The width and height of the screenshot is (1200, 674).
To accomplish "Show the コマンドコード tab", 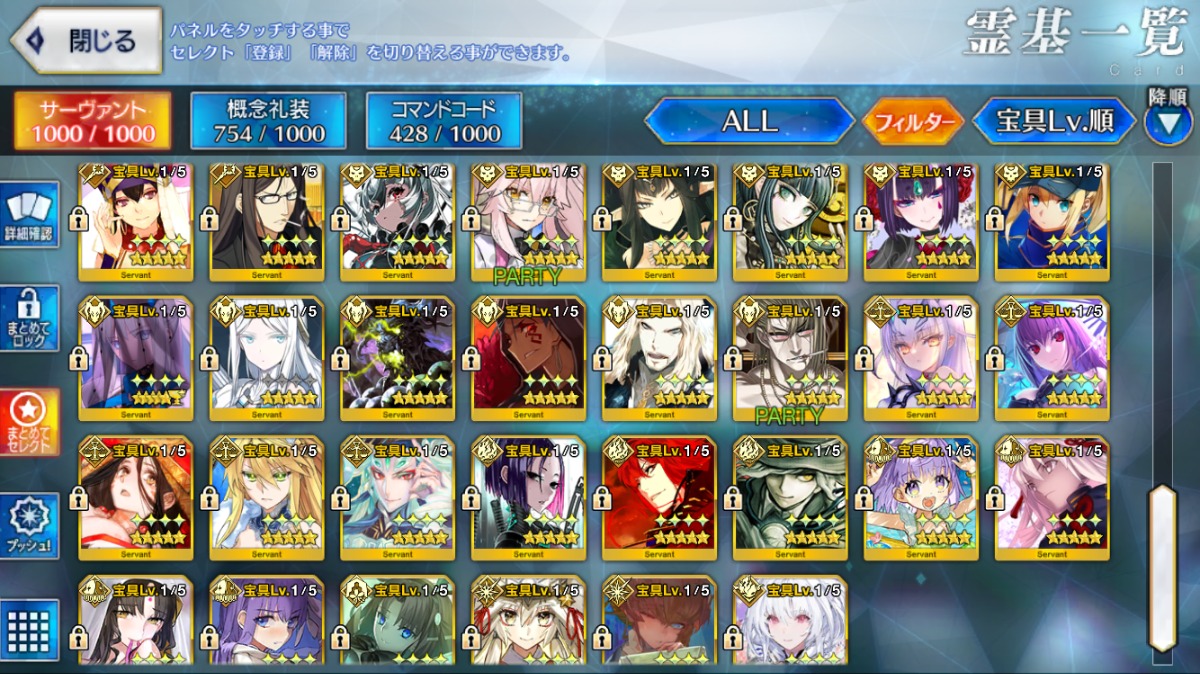I will (444, 121).
